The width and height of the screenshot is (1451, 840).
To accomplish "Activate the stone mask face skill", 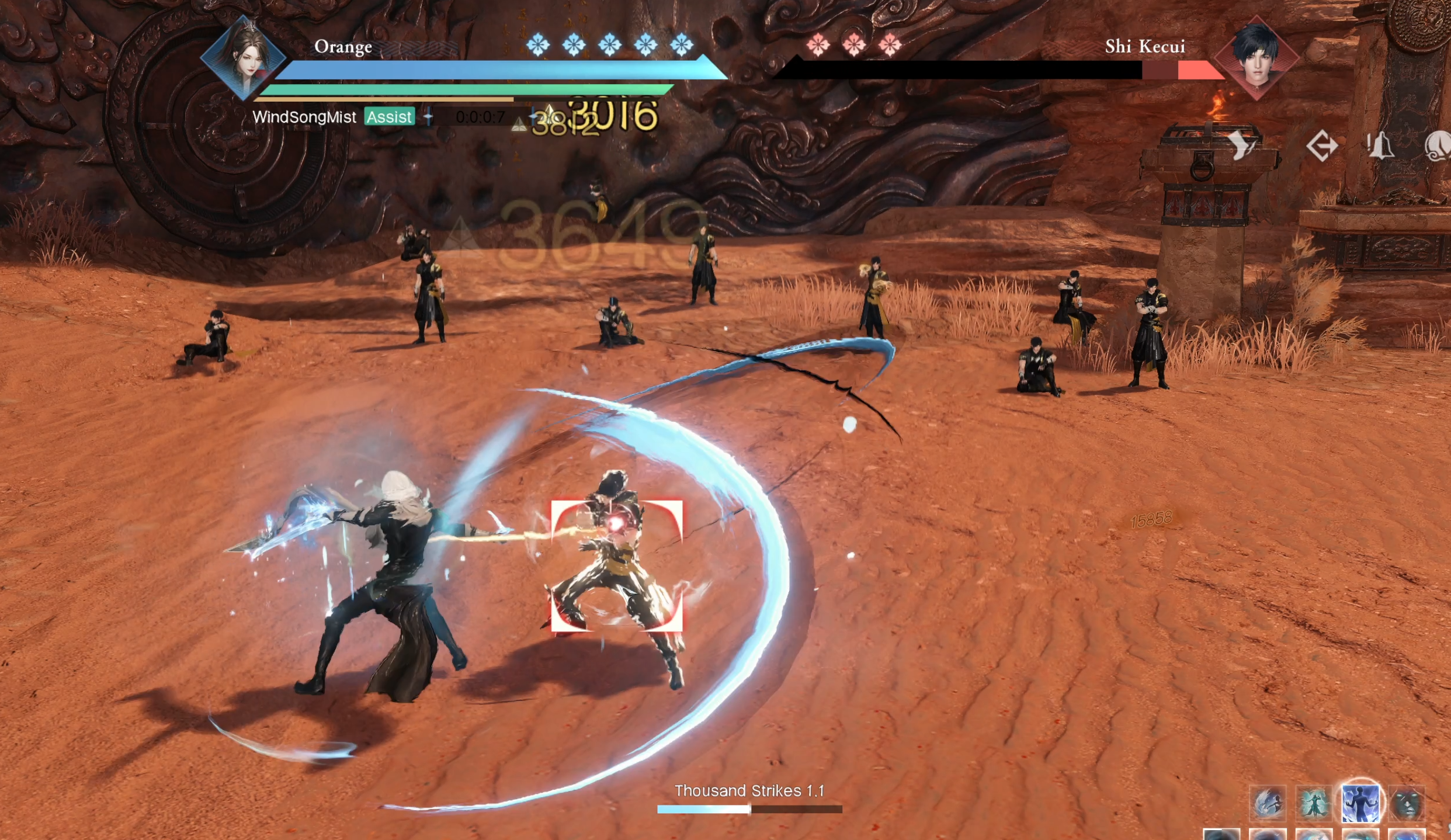I will tap(1407, 803).
